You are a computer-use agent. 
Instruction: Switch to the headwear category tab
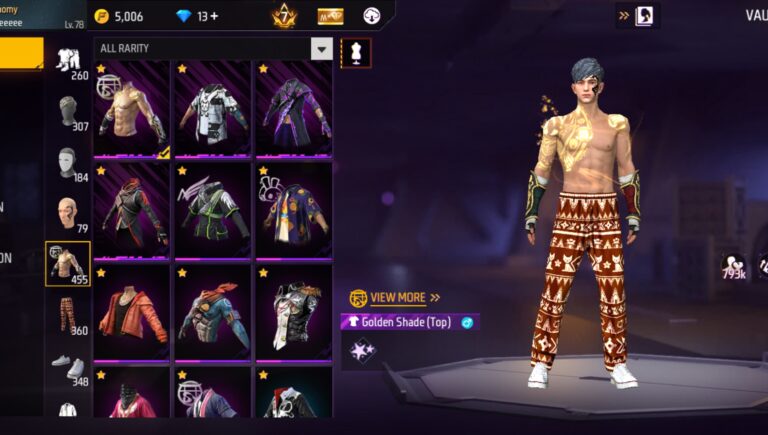click(68, 112)
